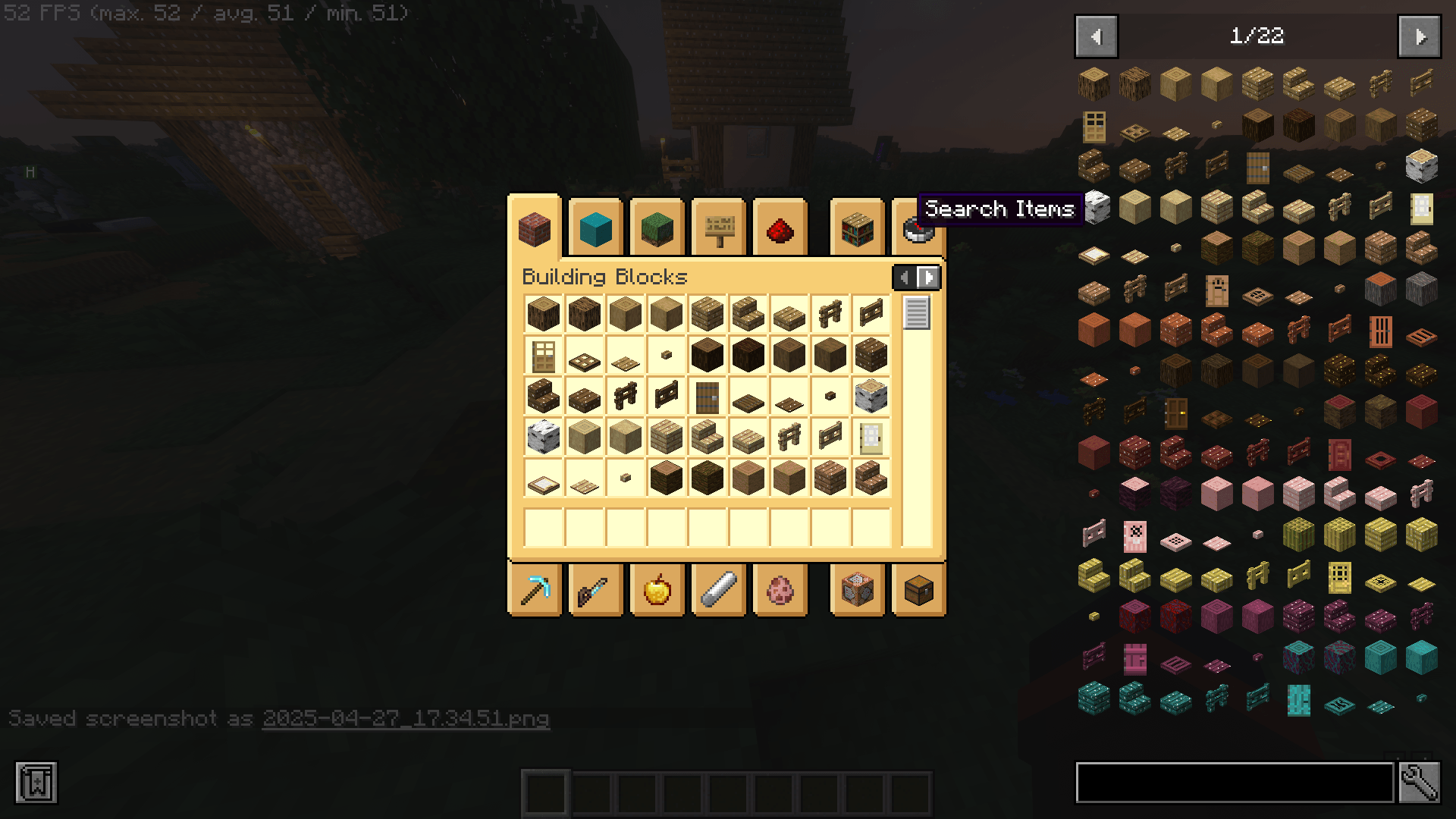The width and height of the screenshot is (1456, 819).
Task: Open the Functional Blocks tab with the sign icon
Action: [x=718, y=227]
